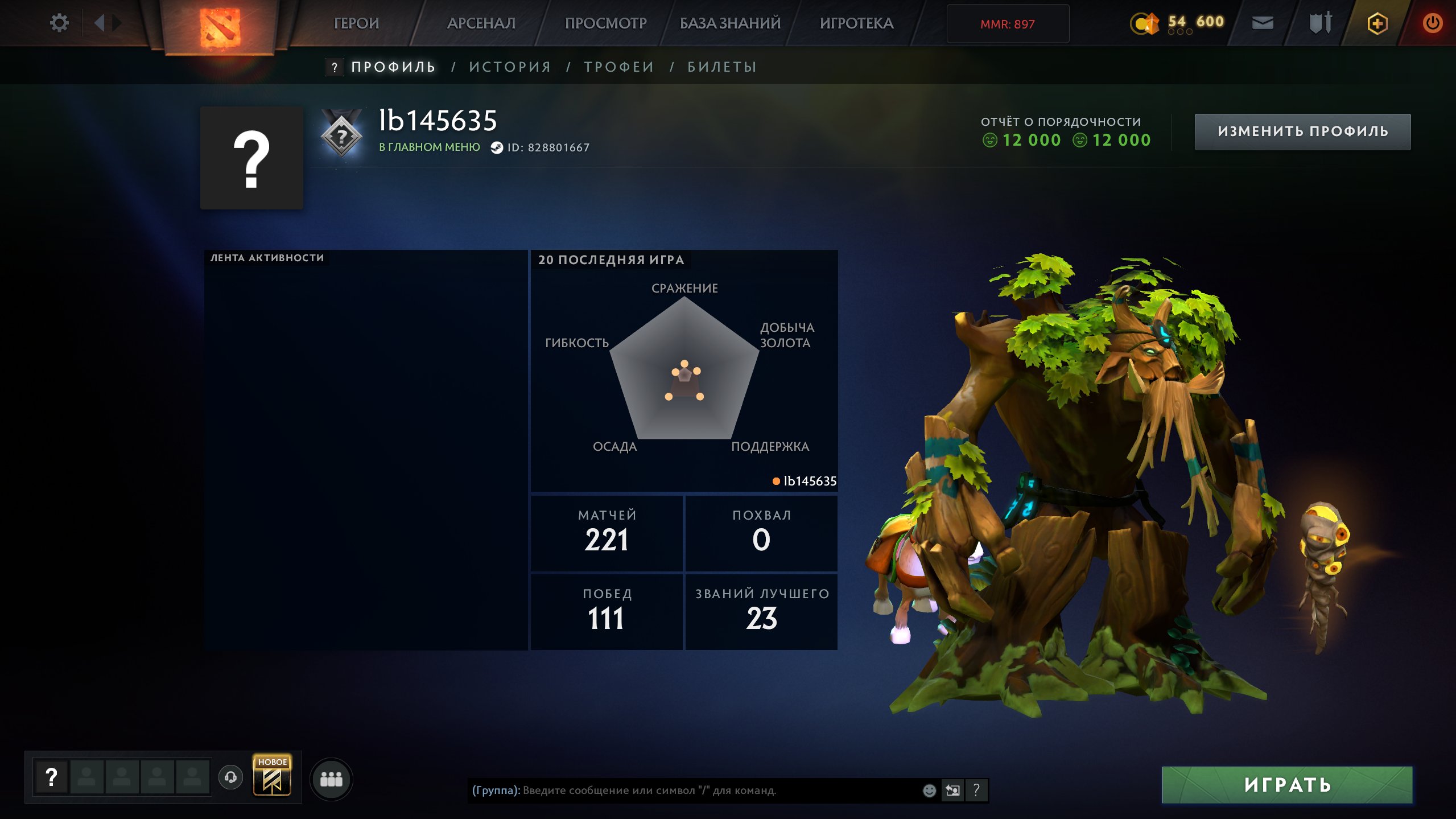Click the Изменить профиль button
Screen dimensions: 1456x819
point(1302,131)
